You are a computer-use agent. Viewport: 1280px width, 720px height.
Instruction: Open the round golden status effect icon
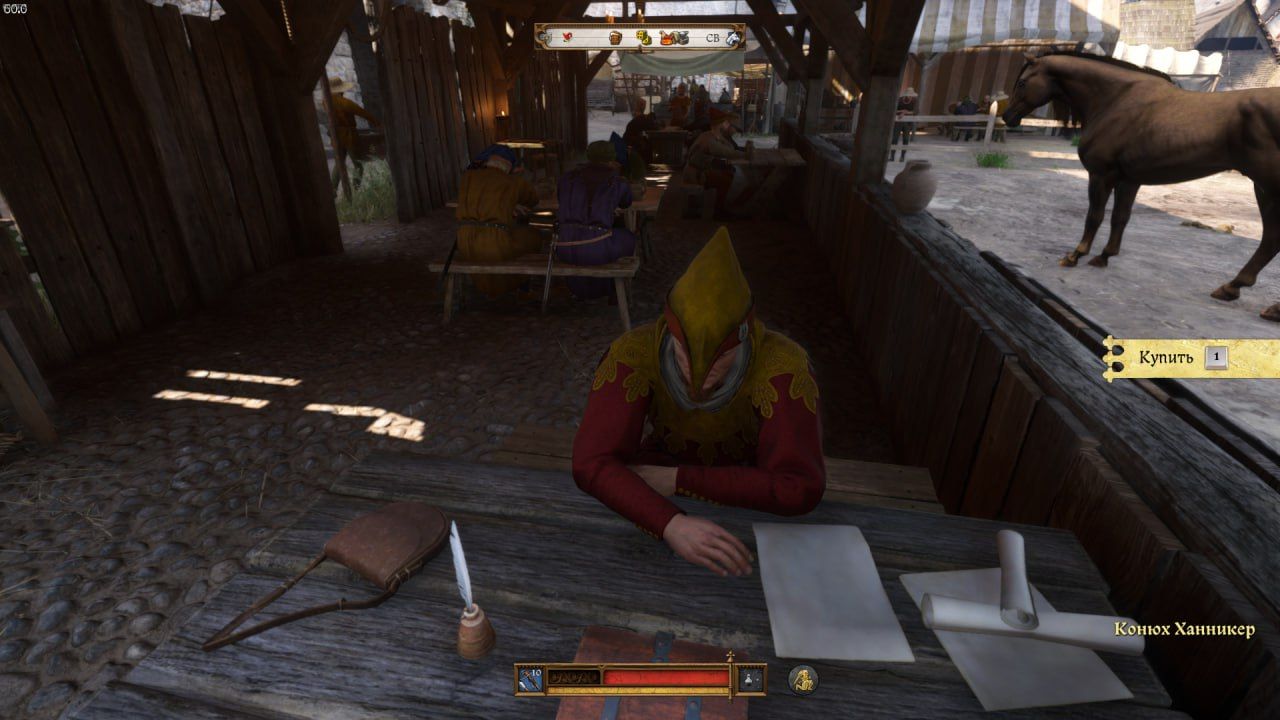pyautogui.click(x=802, y=679)
